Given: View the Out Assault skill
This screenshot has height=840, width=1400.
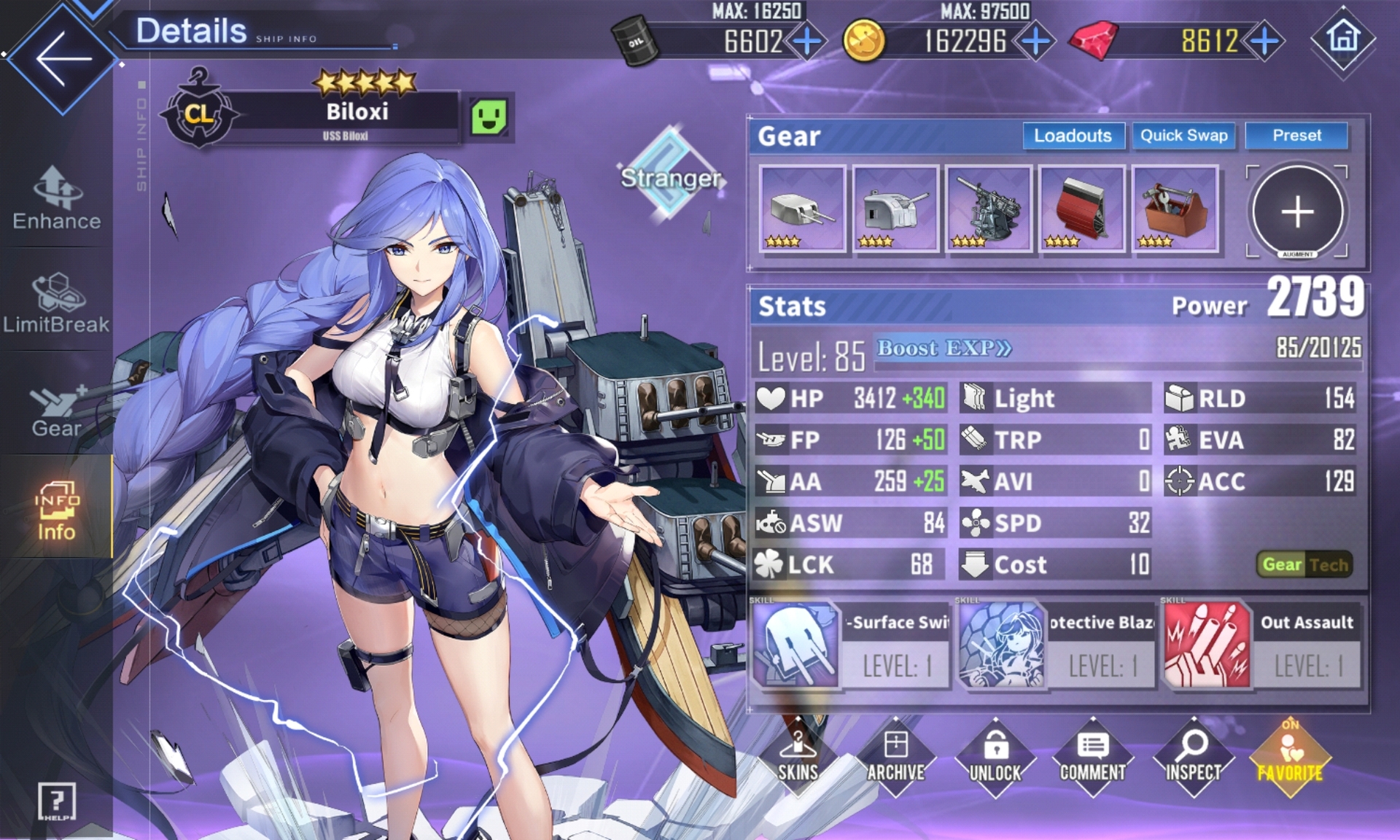Looking at the screenshot, I should [x=1261, y=645].
